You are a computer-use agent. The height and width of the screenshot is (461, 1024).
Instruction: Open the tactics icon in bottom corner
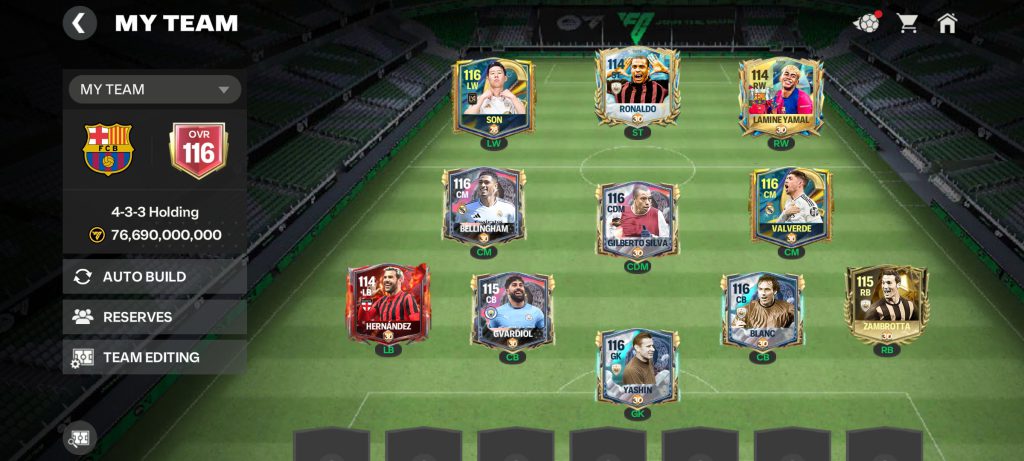click(80, 437)
